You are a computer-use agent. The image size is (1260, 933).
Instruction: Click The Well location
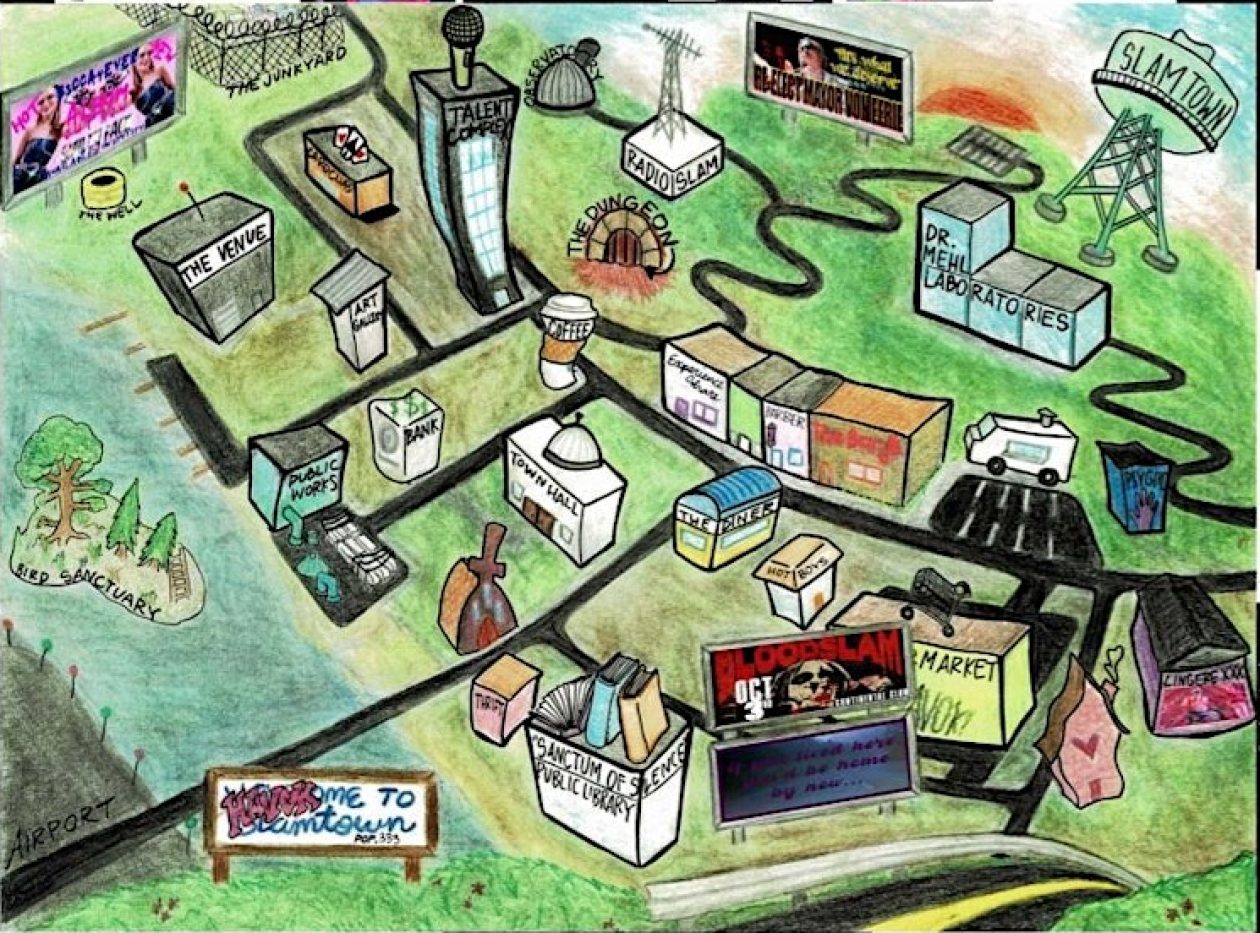tap(103, 189)
